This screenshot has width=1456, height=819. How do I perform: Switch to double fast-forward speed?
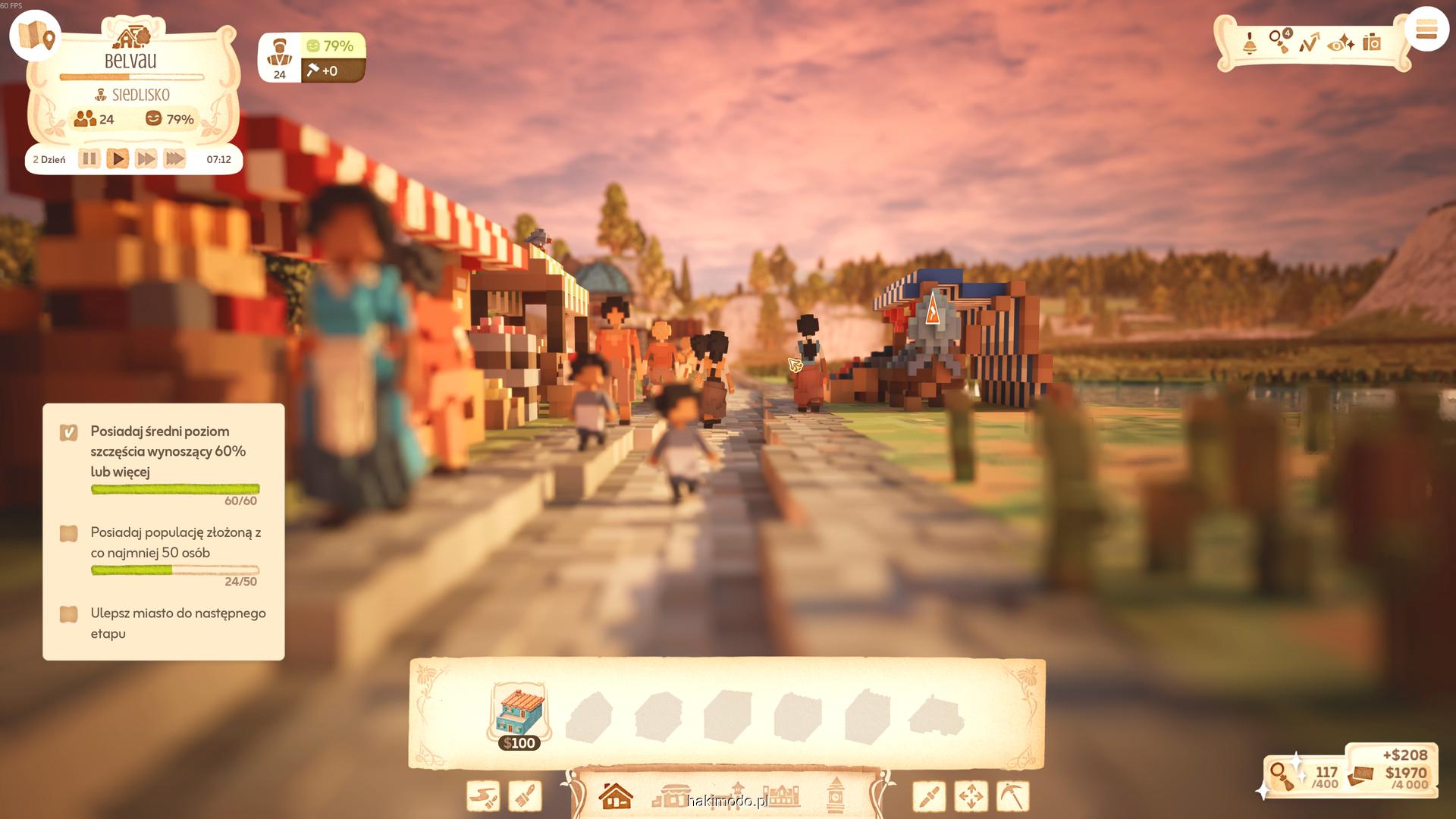tap(146, 159)
